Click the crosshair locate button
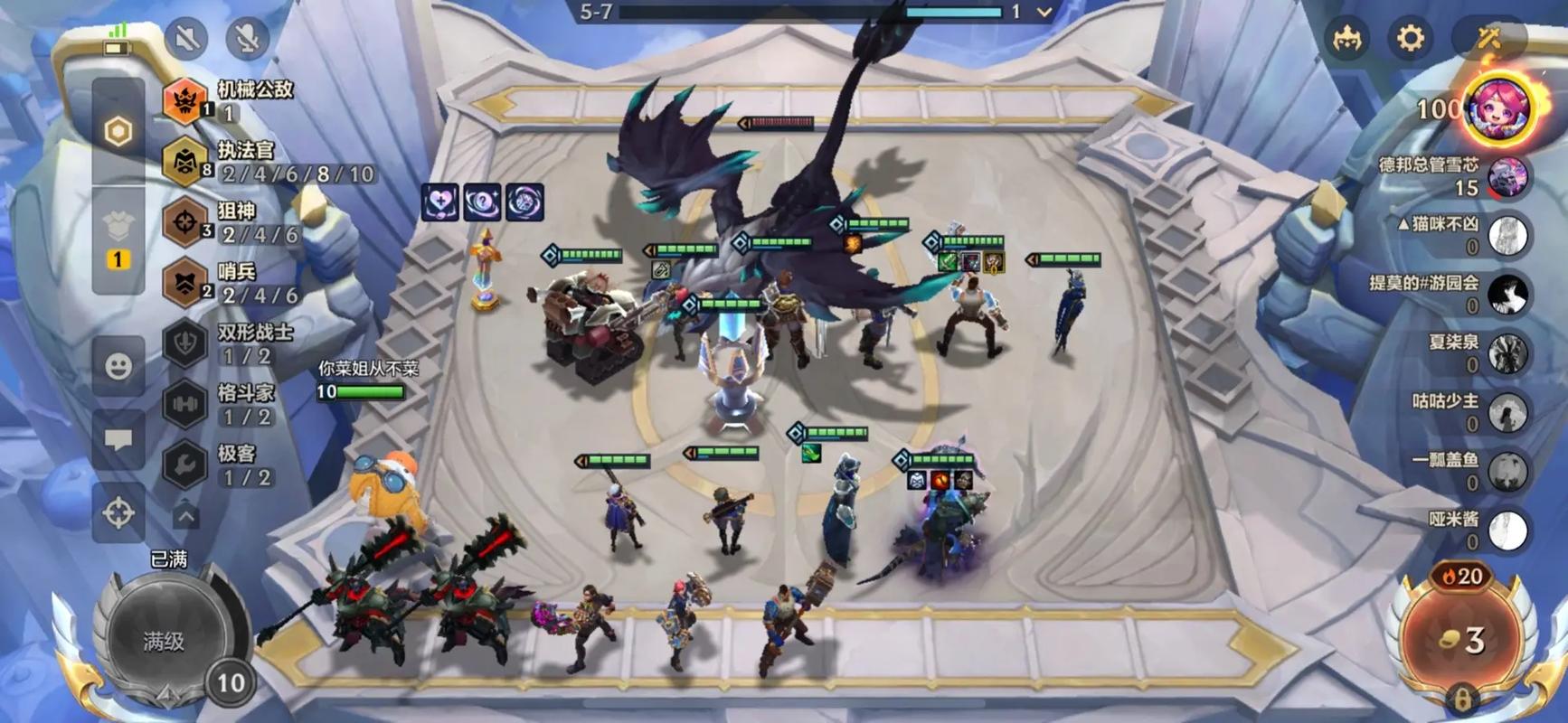Image resolution: width=1568 pixels, height=723 pixels. point(118,512)
